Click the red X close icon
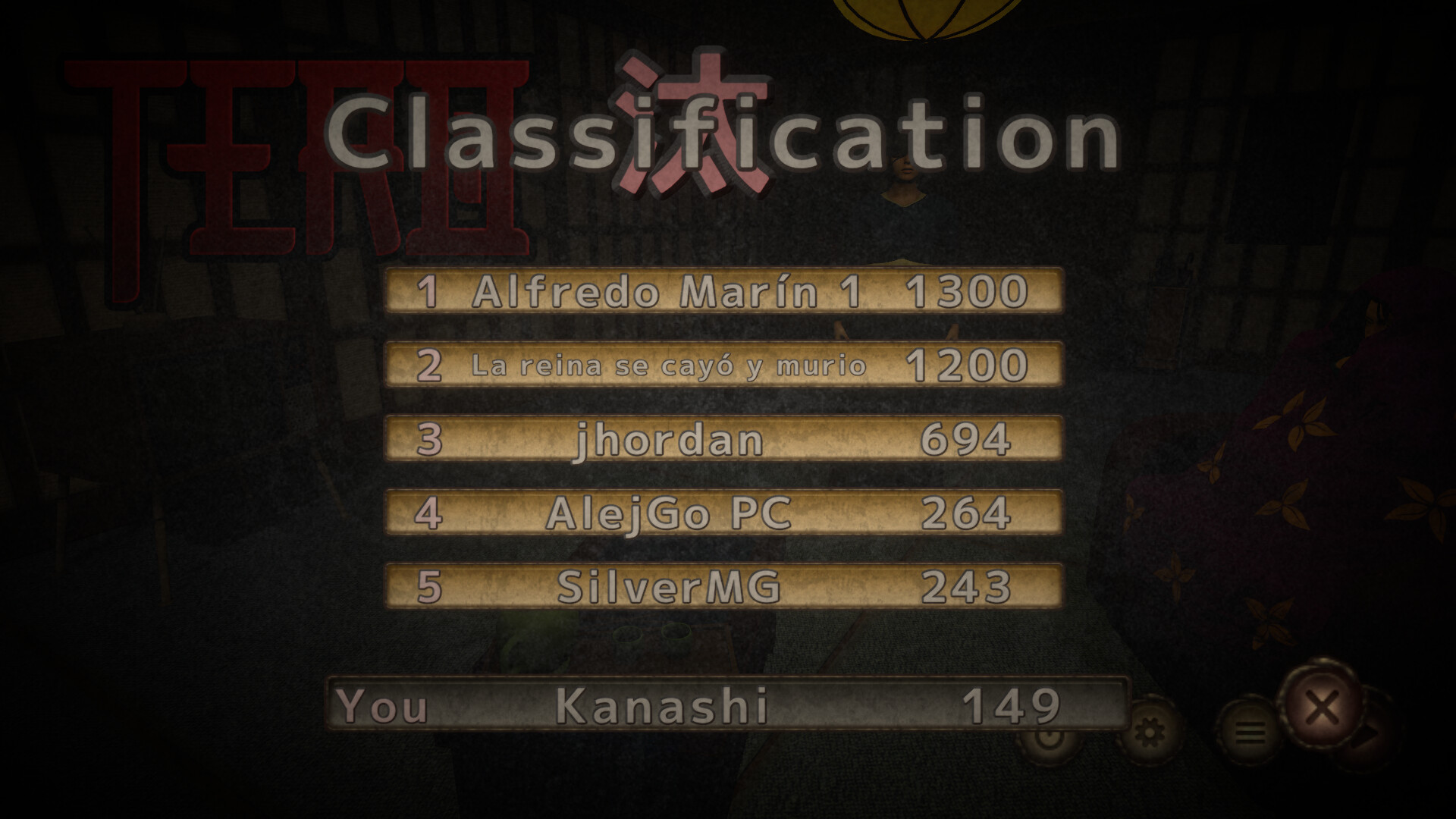Screen dimensions: 1456x819 [1323, 707]
